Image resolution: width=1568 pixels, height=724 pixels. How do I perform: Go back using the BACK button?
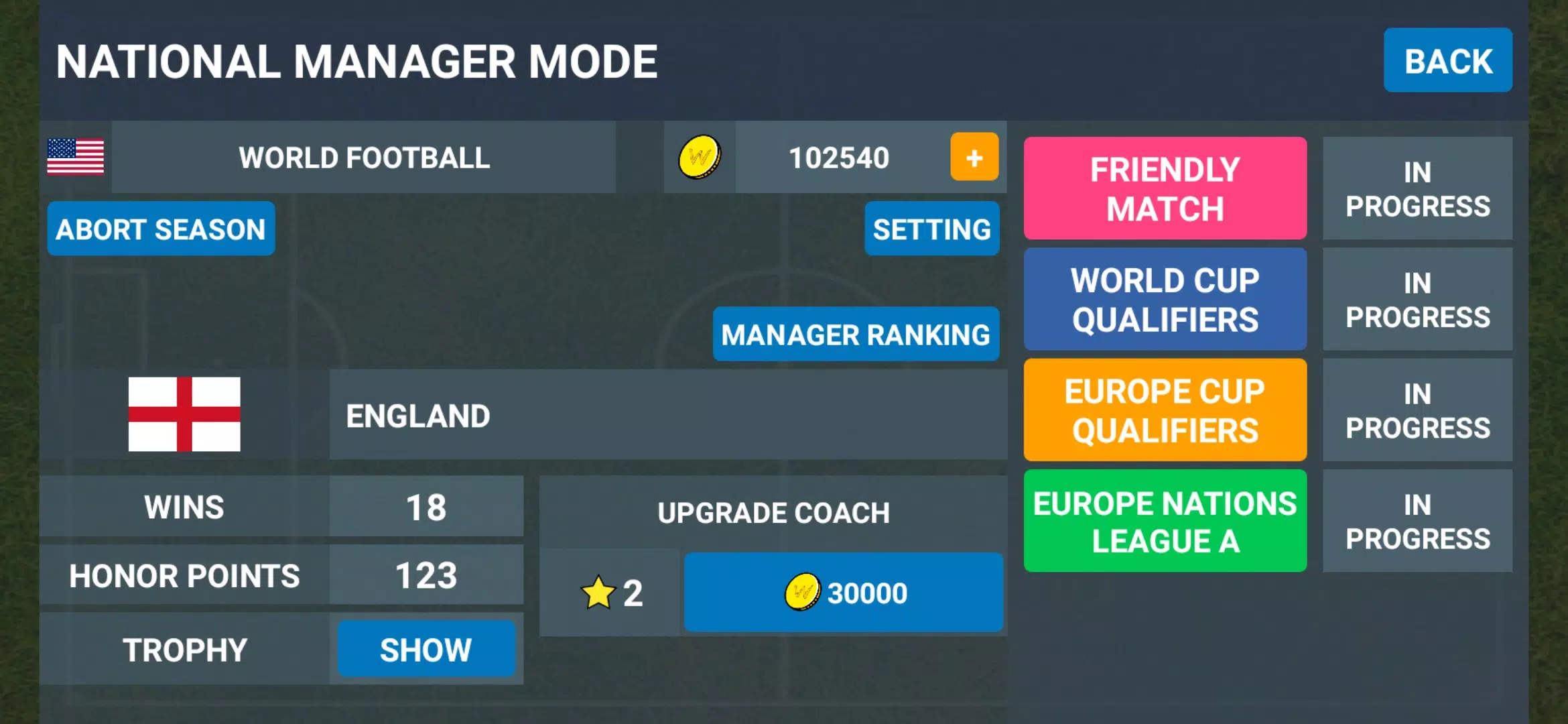coord(1447,60)
